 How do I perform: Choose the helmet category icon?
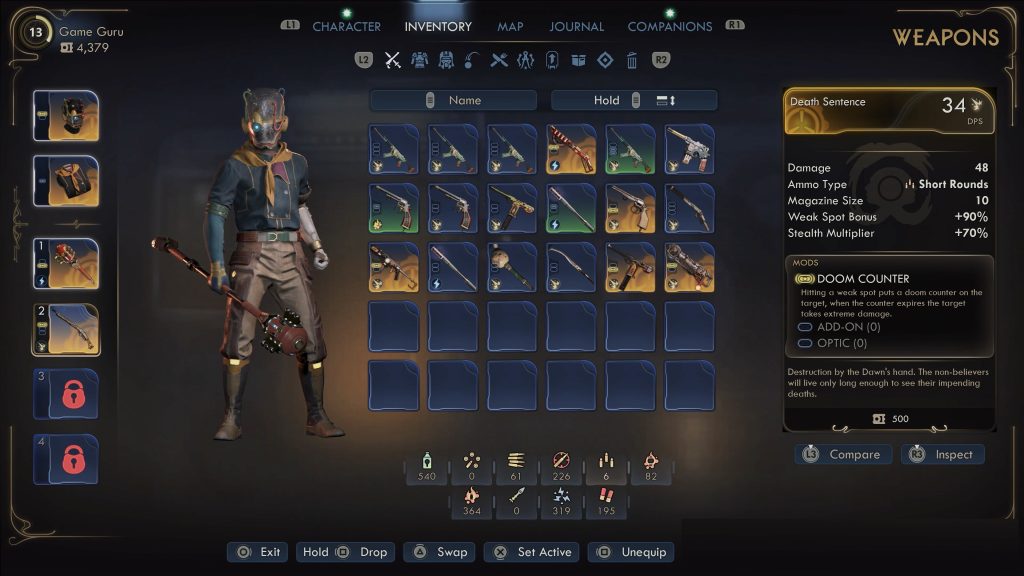point(446,60)
